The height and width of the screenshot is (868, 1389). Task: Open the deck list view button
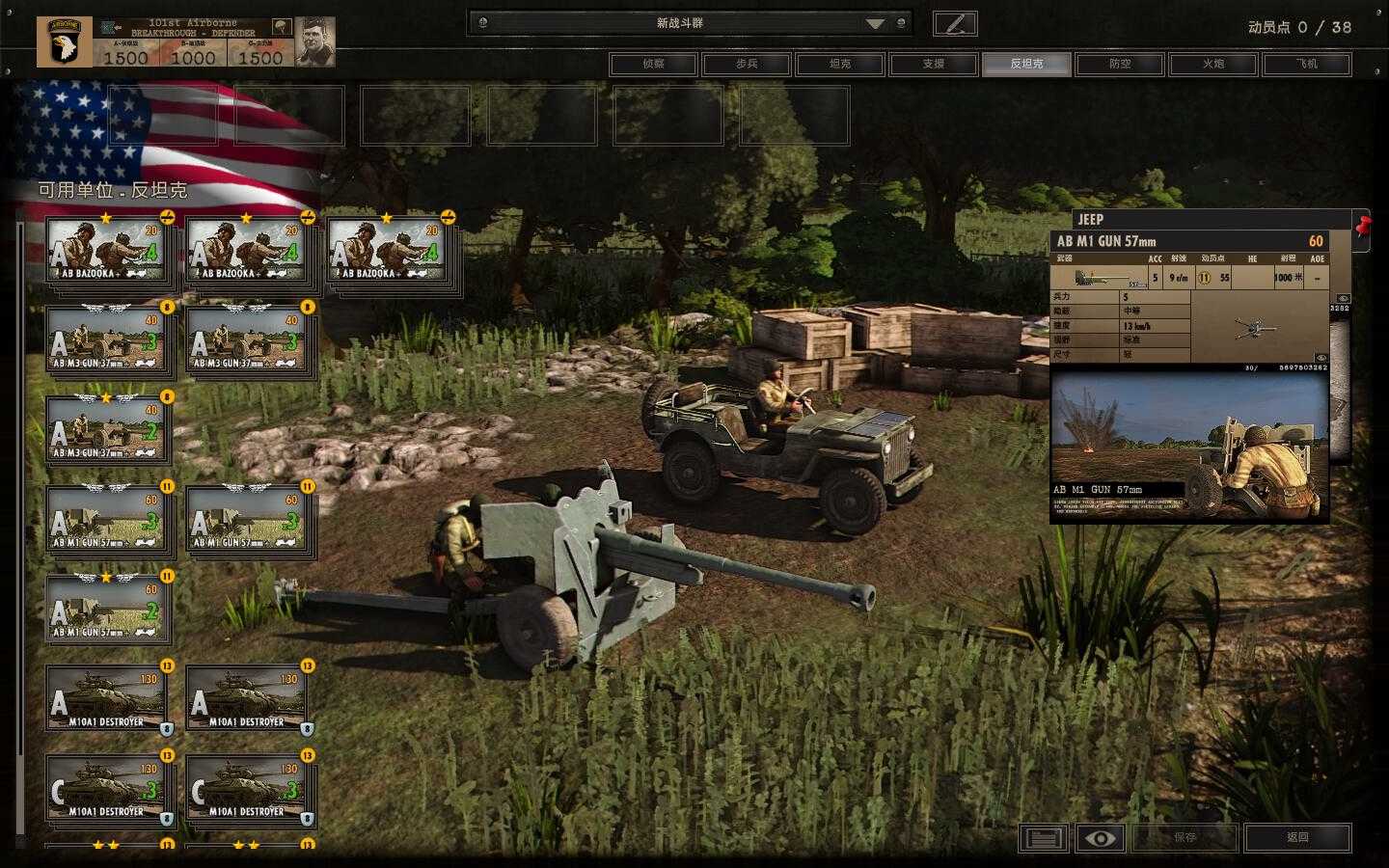coord(1043,837)
